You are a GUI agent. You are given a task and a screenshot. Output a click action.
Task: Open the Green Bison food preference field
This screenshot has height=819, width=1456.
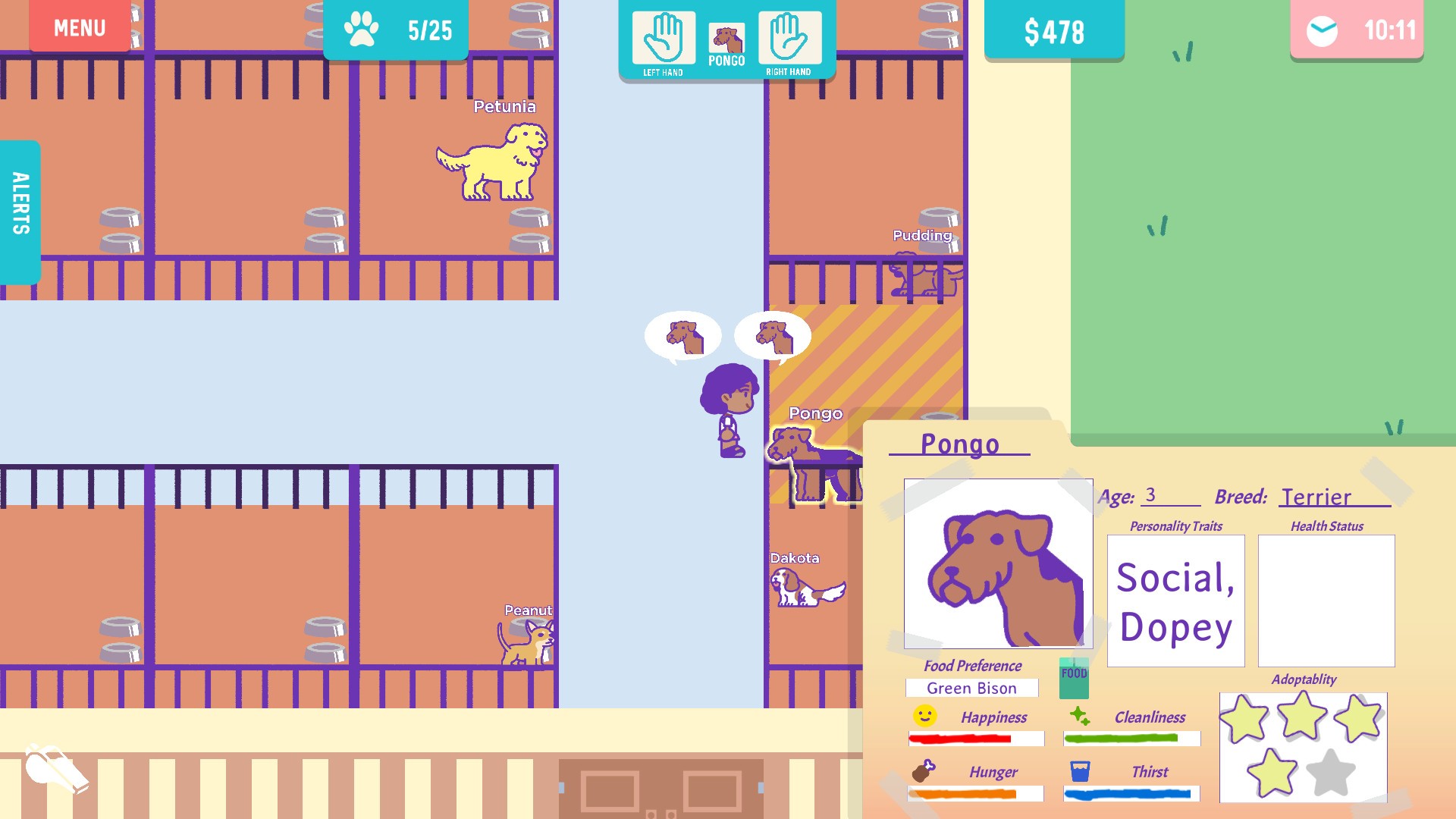coord(972,688)
